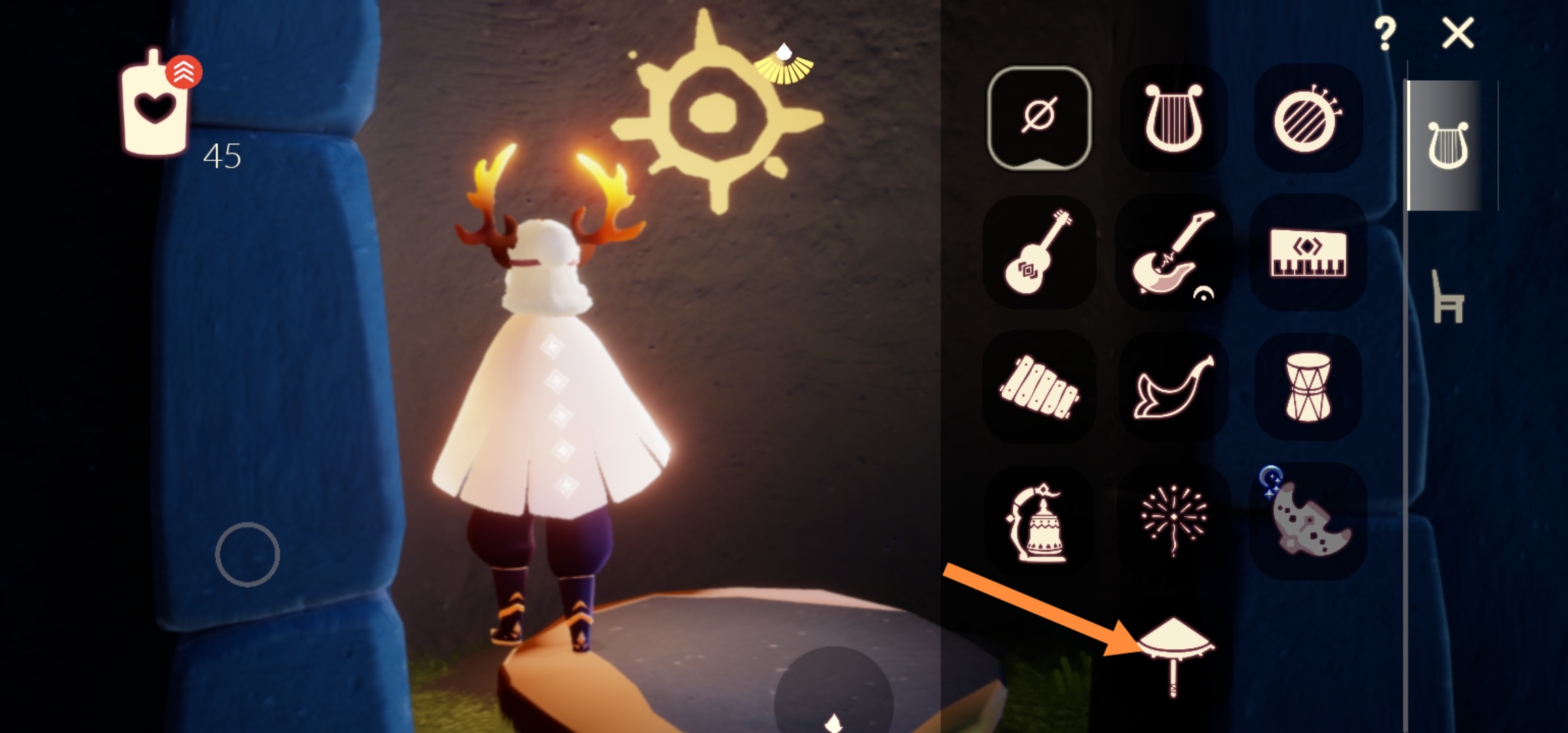Pick the electric guitar instrument
The height and width of the screenshot is (733, 1568).
(x=1173, y=252)
